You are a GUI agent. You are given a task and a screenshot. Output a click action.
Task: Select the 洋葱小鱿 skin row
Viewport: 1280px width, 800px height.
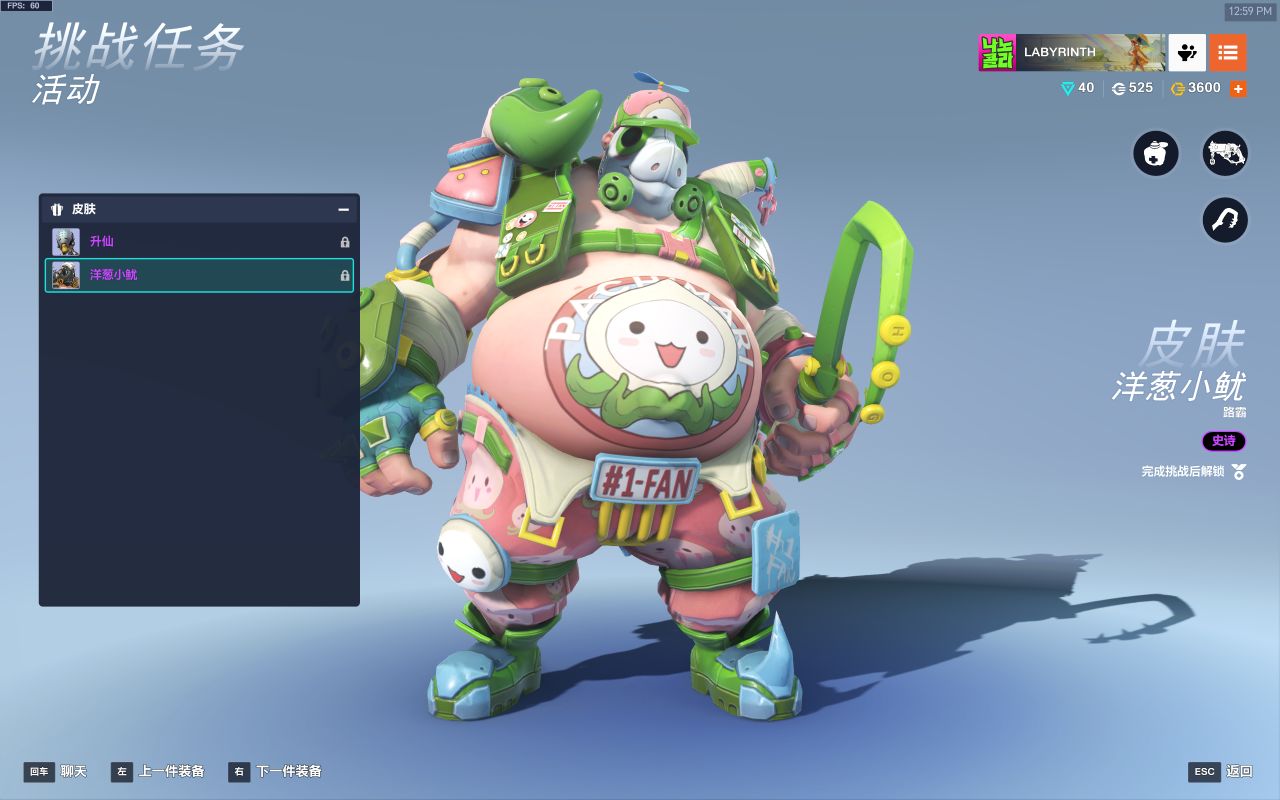199,275
